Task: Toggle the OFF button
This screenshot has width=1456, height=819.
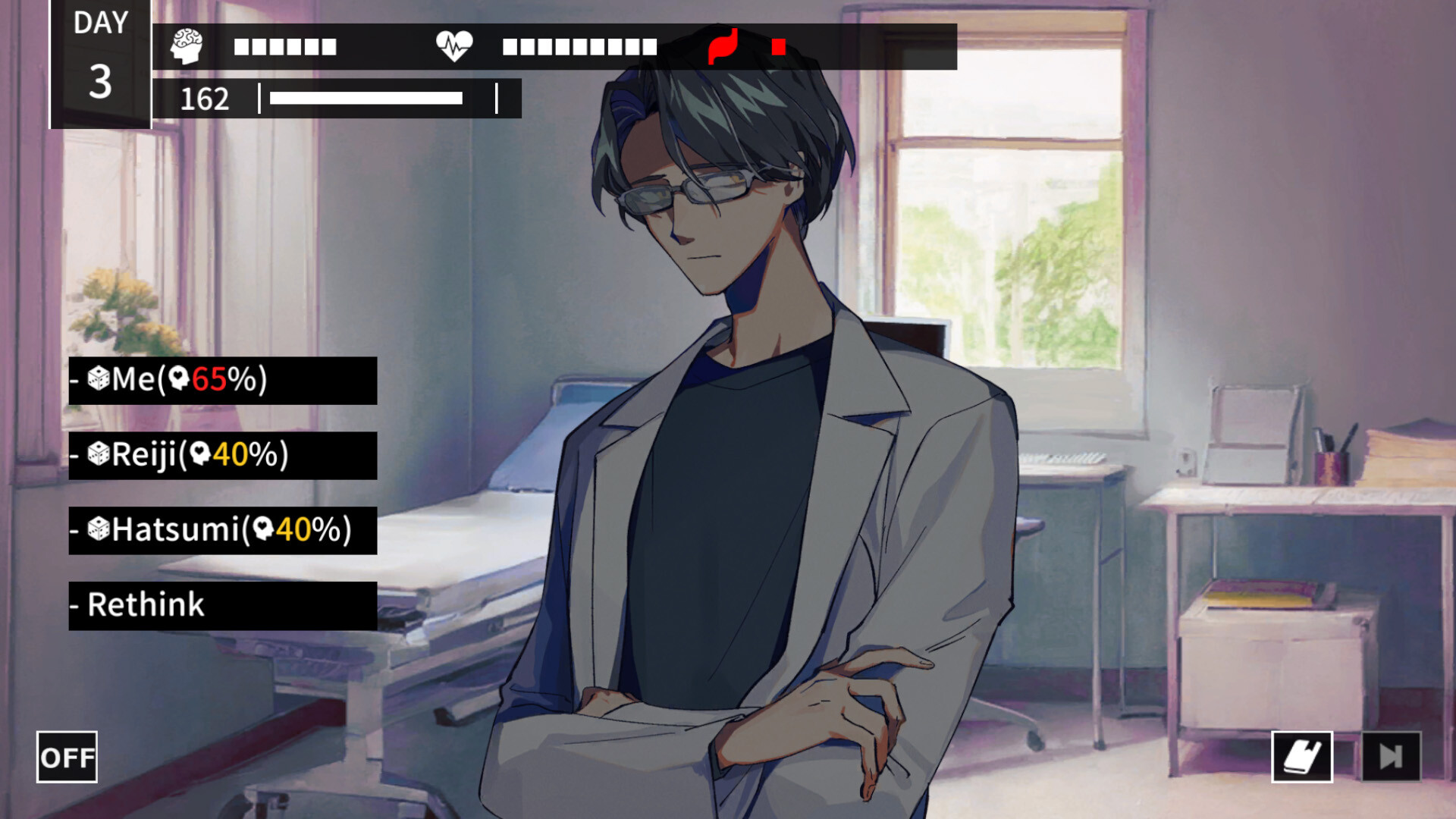Action: tap(67, 757)
